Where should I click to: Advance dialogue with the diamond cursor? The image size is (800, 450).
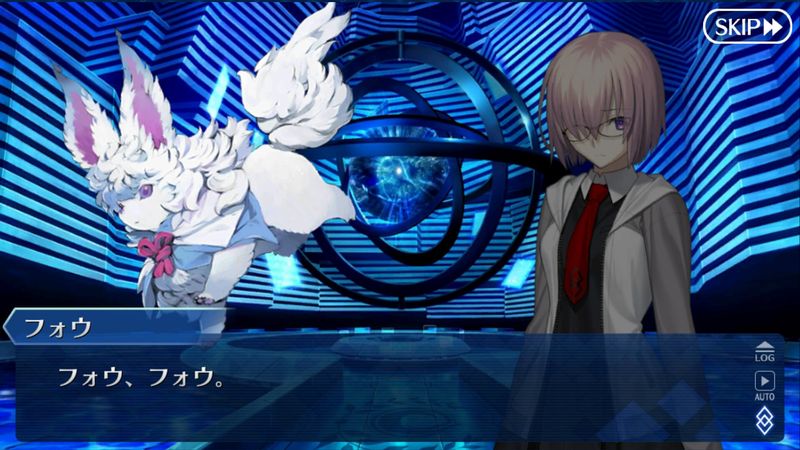764,419
